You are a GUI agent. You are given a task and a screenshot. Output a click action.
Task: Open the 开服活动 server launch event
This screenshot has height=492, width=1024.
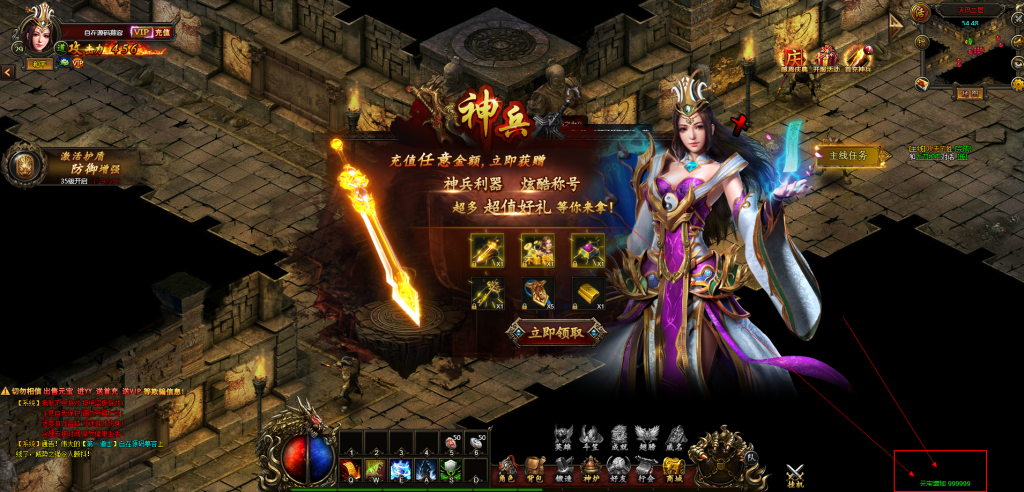click(825, 58)
